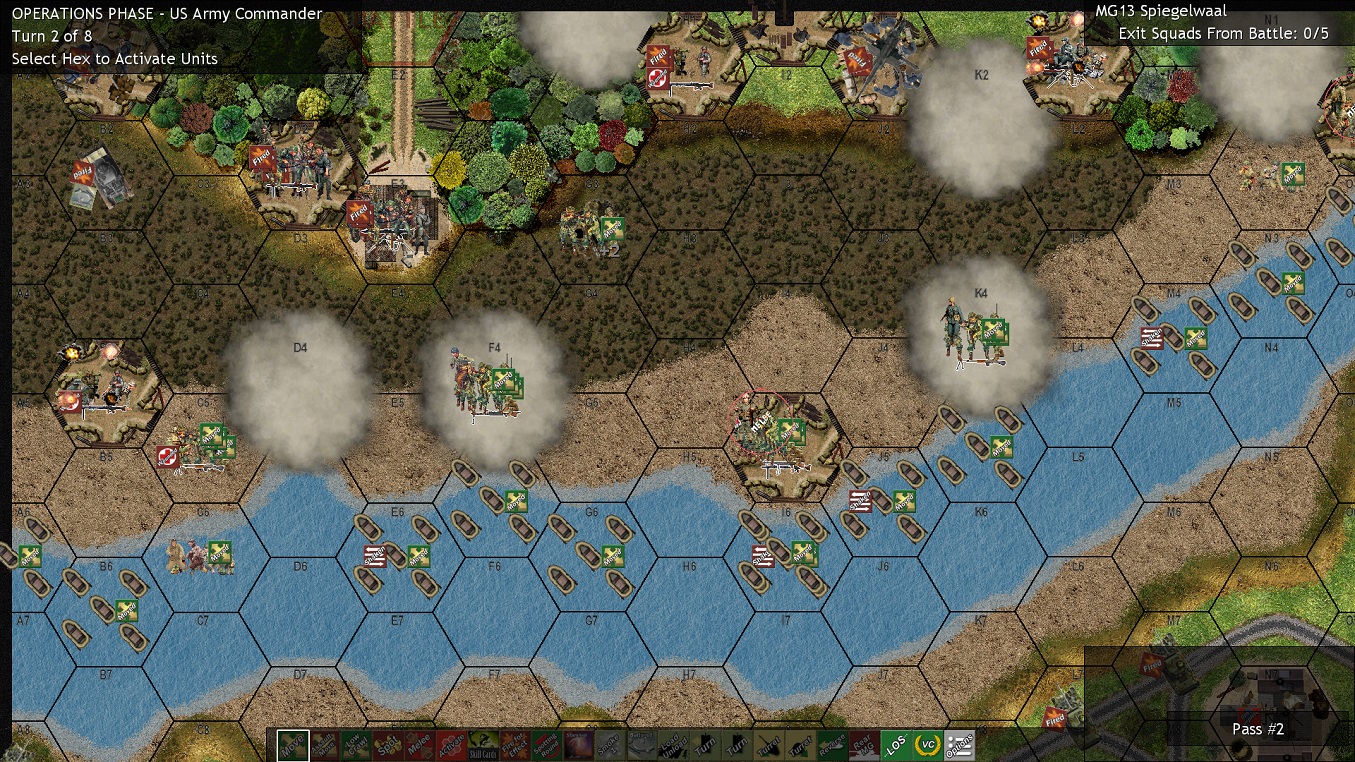
Task: Choose the Assault Move command
Action: click(x=324, y=745)
